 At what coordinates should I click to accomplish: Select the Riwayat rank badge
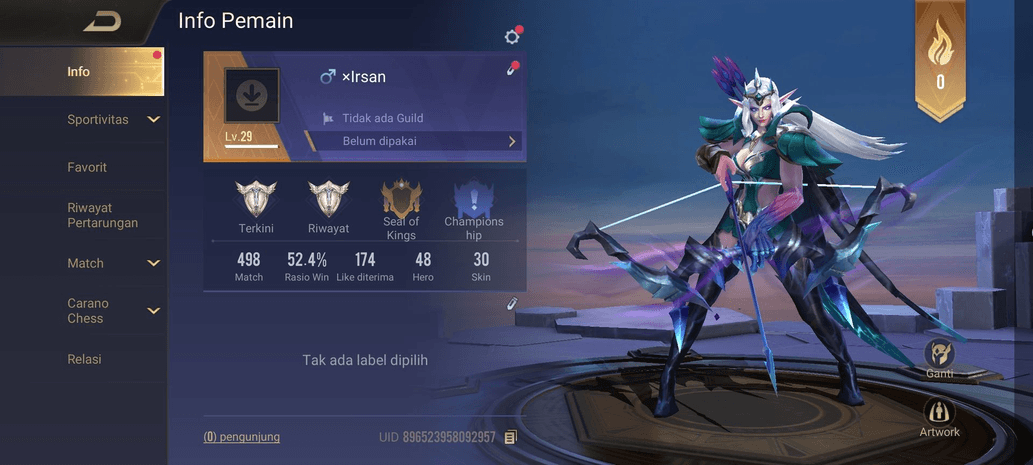tap(328, 207)
